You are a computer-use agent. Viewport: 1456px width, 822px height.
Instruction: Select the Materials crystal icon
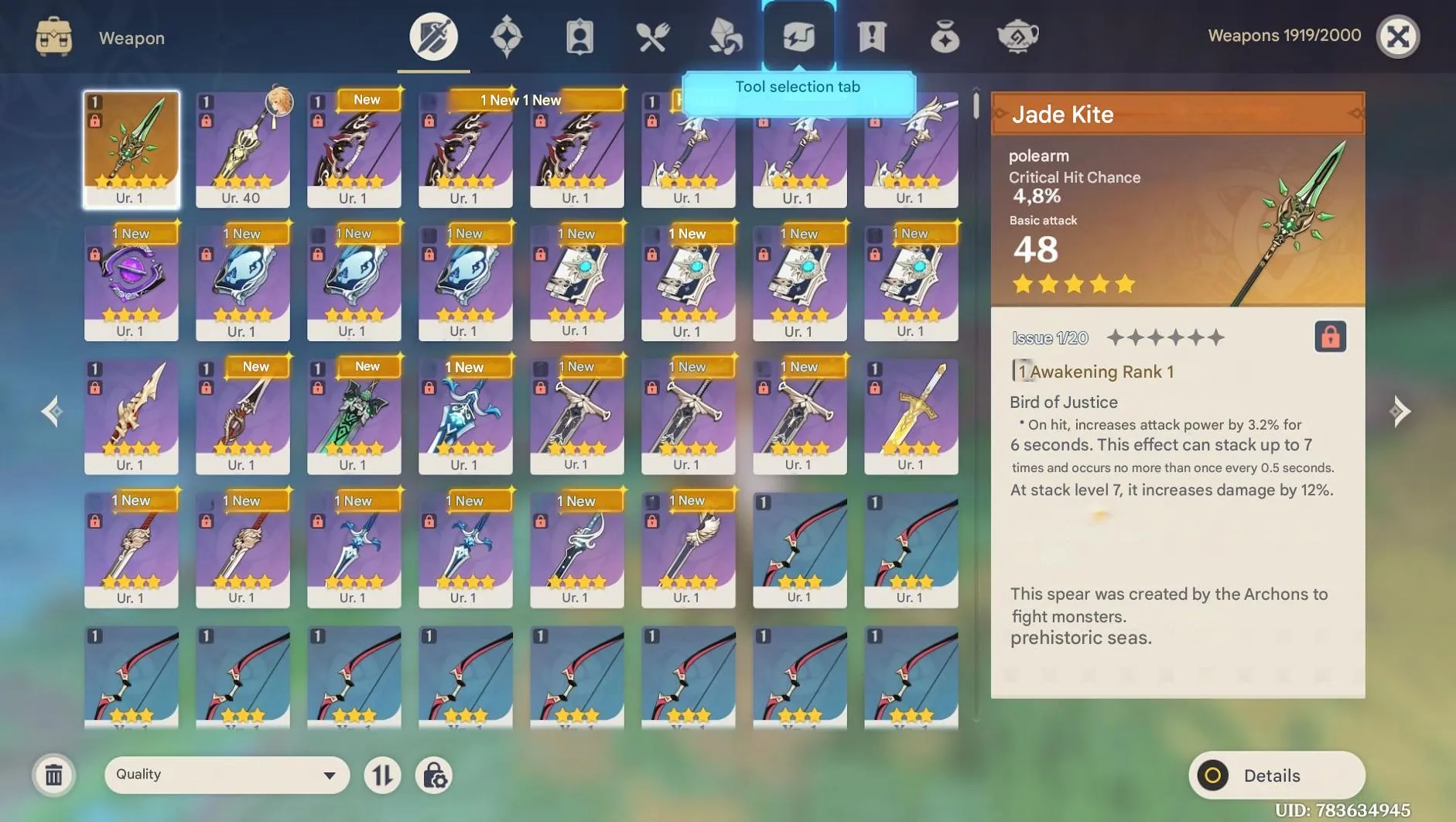tap(724, 35)
